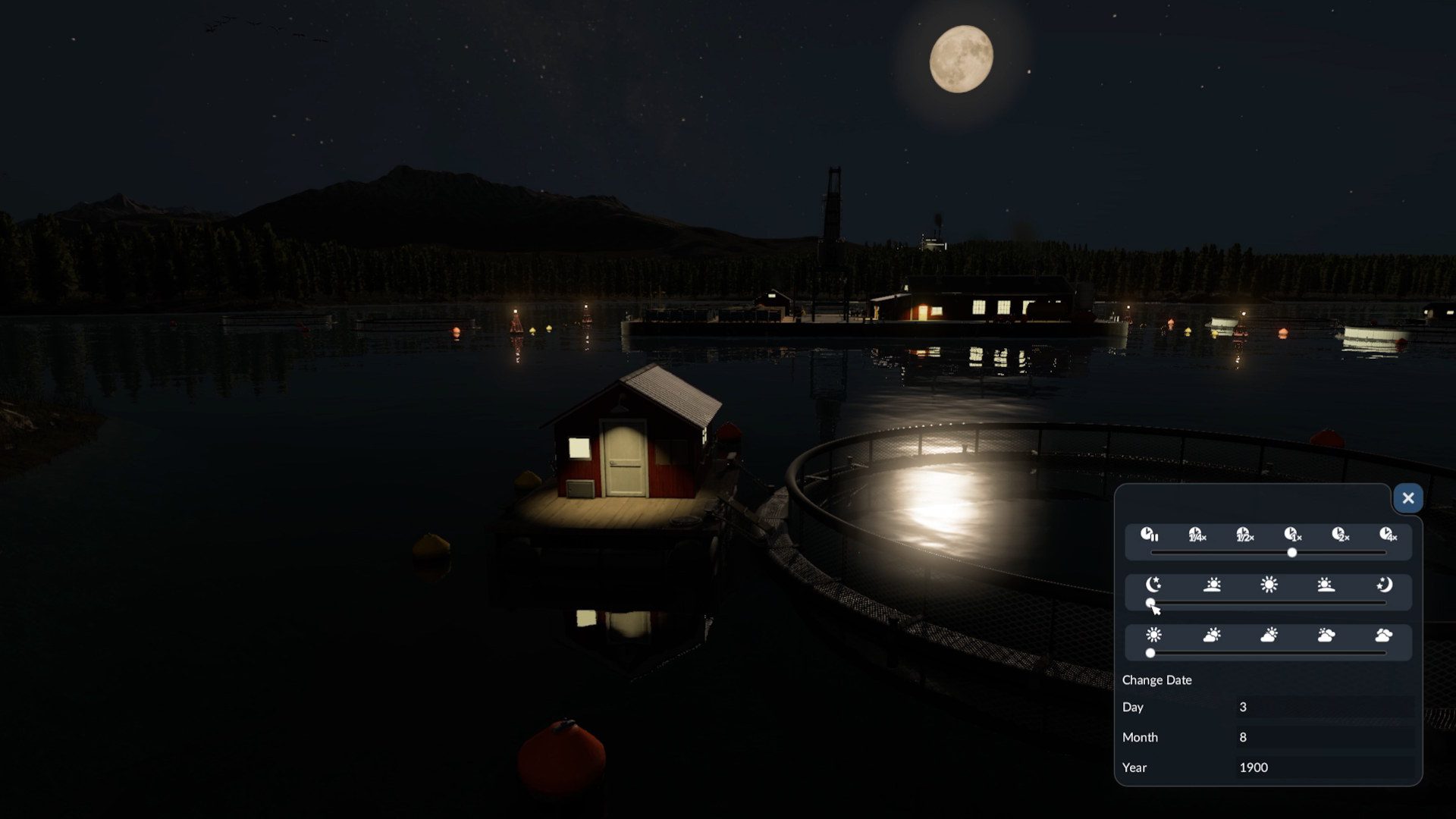Set time of day to sunset
1456x819 pixels.
[1326, 585]
